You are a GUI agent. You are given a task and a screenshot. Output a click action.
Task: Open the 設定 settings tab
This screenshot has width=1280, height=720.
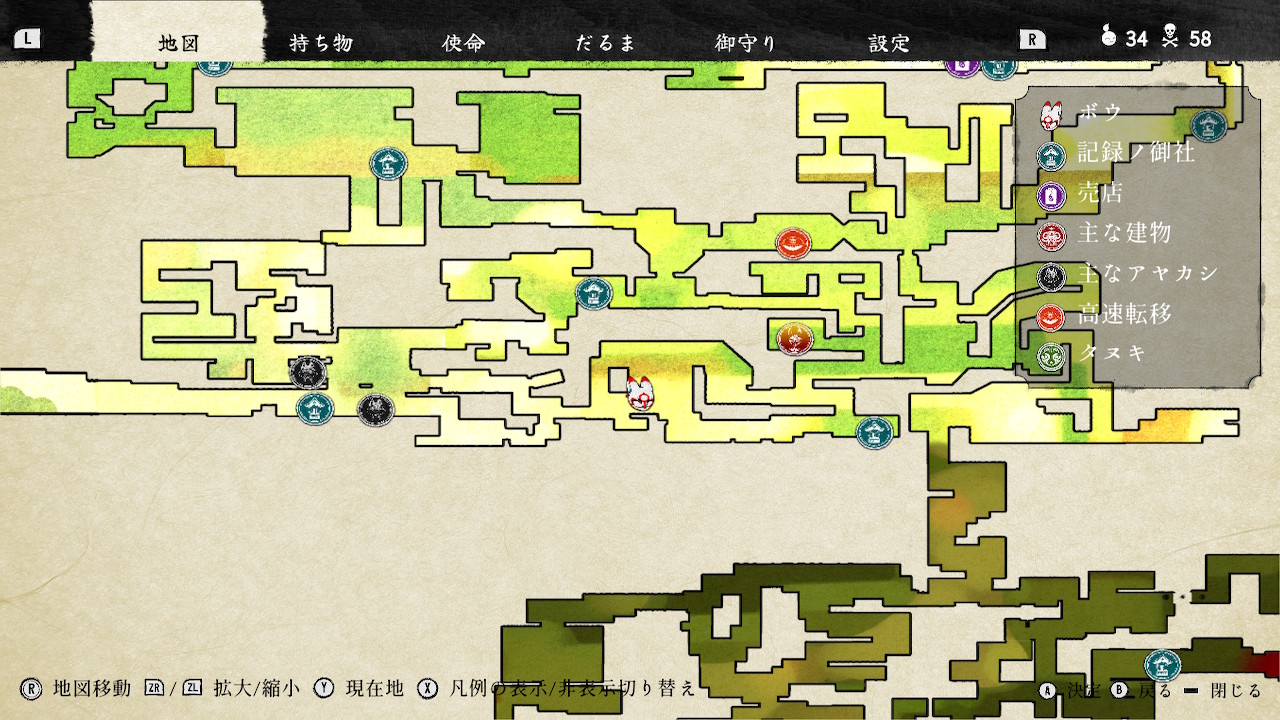(x=889, y=43)
